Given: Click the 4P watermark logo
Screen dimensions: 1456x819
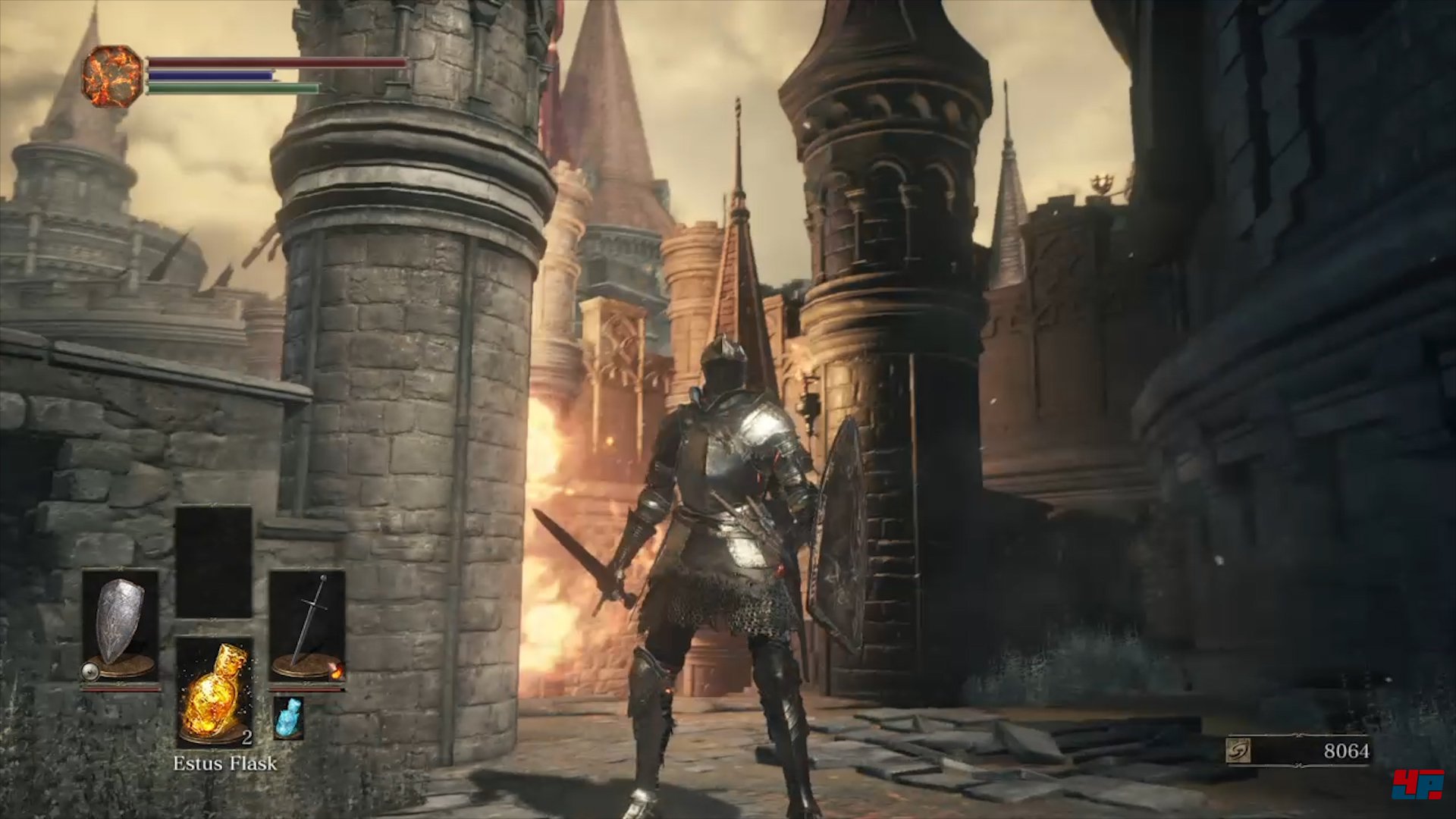Looking at the screenshot, I should [1417, 784].
